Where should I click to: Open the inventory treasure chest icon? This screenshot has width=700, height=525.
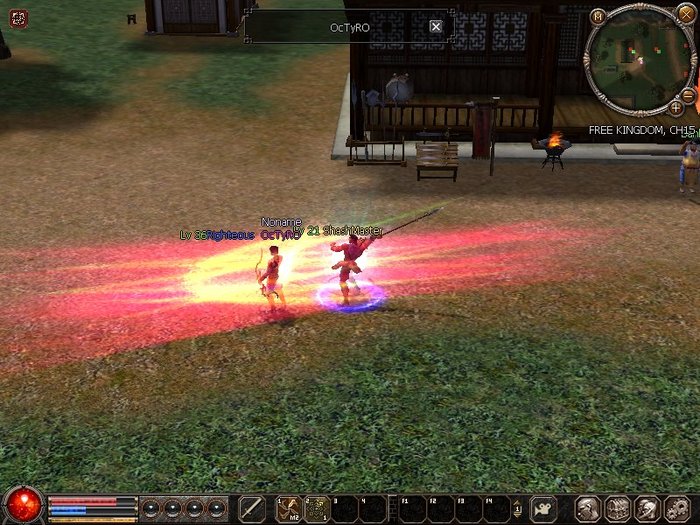tap(617, 508)
